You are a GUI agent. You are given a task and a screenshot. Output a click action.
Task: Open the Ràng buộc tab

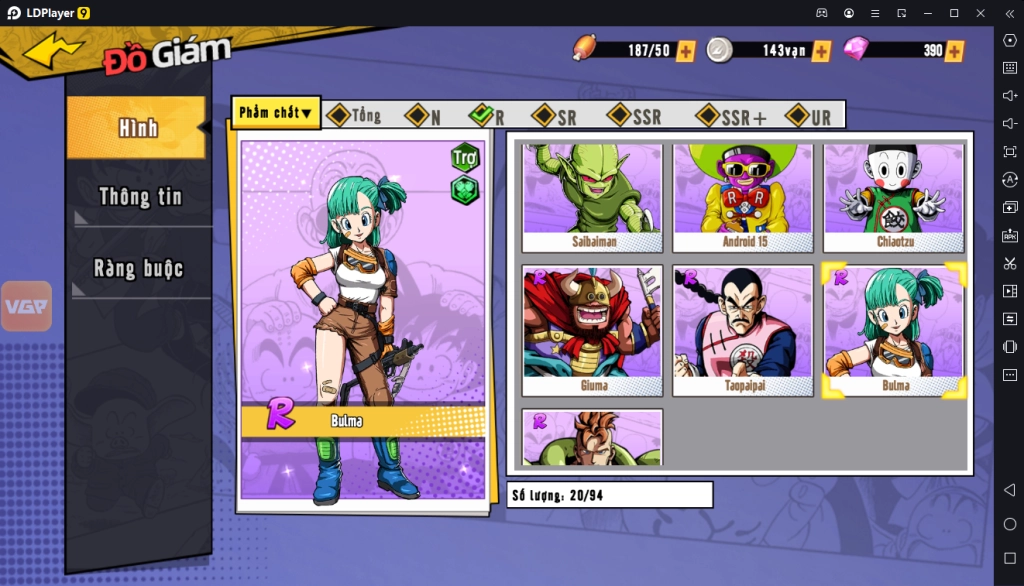click(139, 268)
